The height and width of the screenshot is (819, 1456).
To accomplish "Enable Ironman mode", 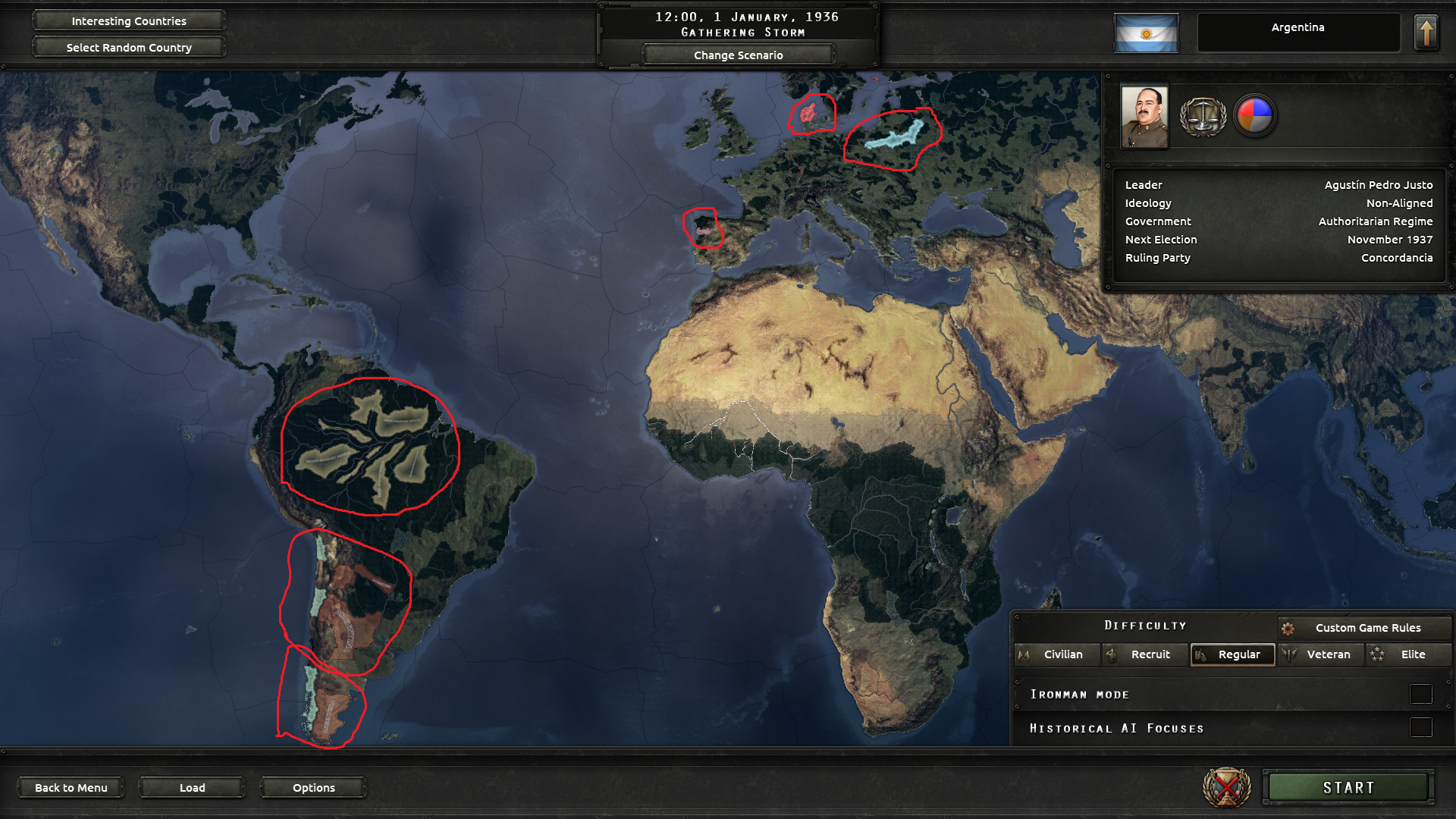I will click(x=1420, y=692).
